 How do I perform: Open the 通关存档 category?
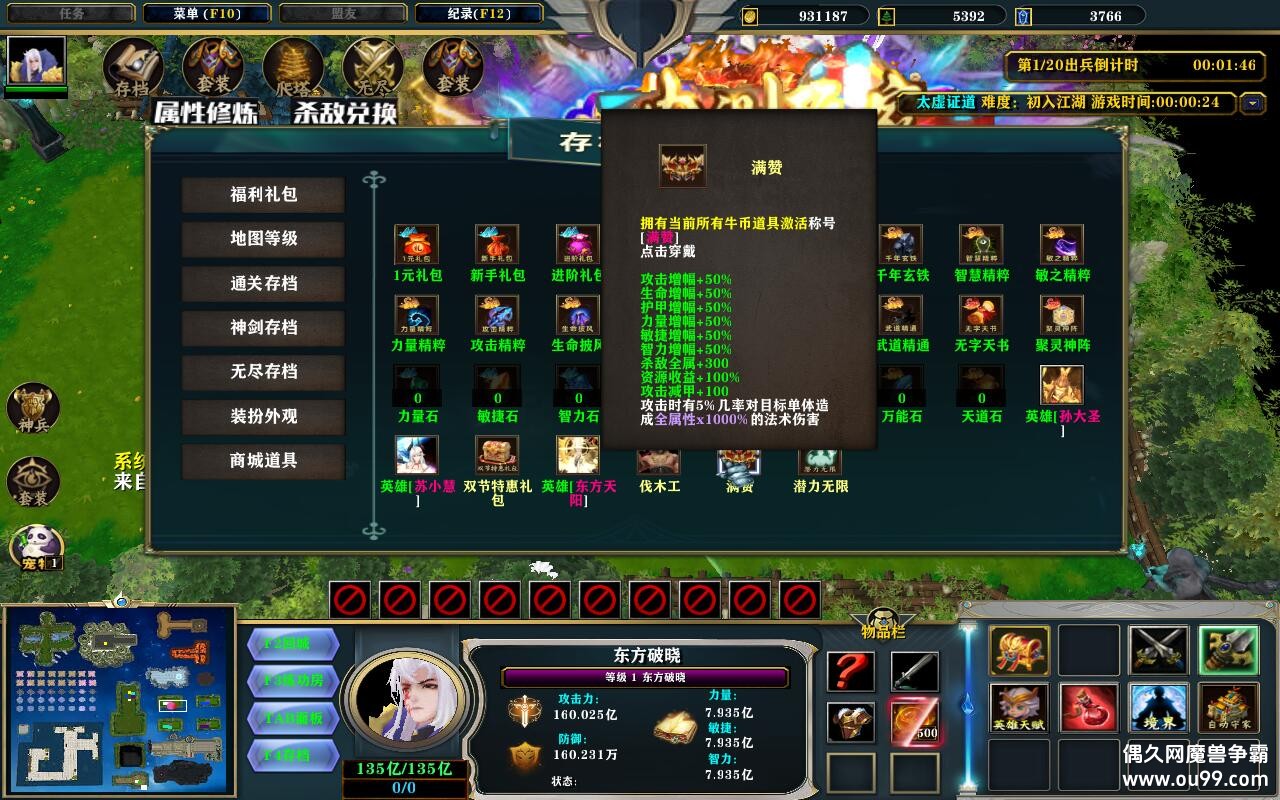263,283
